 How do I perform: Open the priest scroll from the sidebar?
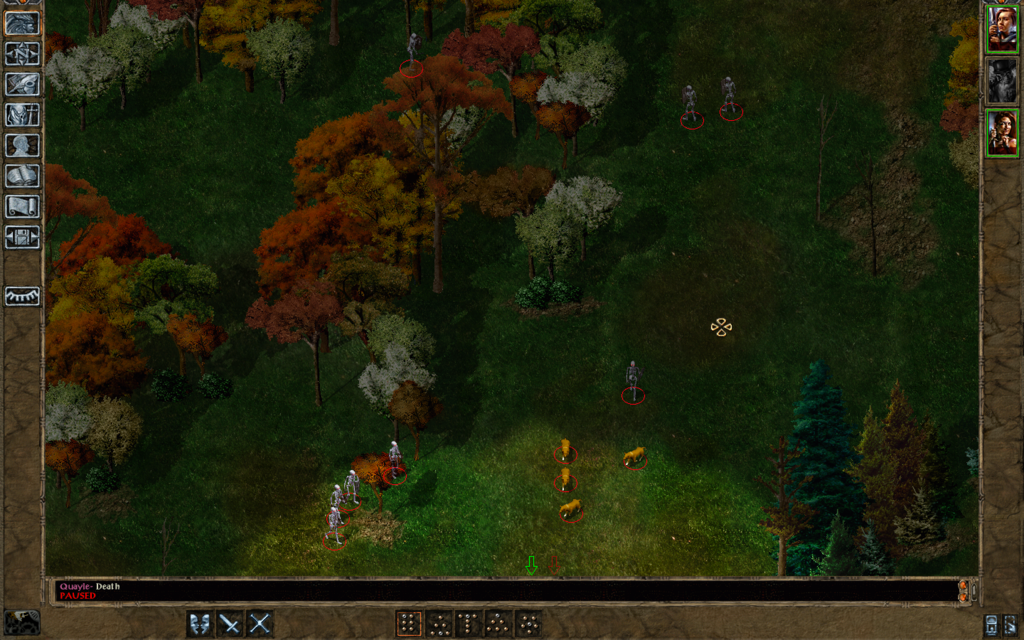[22, 207]
